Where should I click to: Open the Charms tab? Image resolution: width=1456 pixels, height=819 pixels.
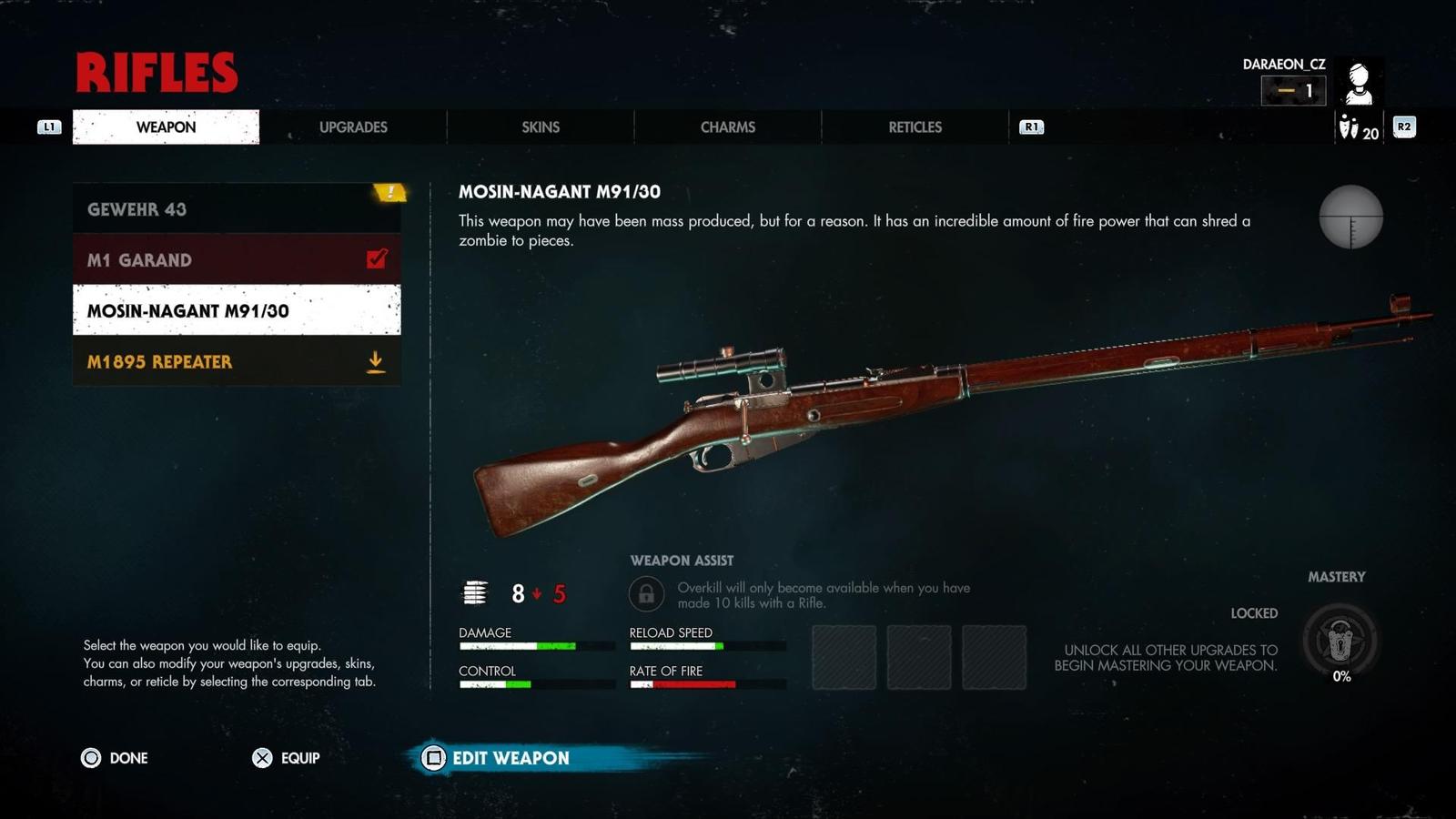[x=728, y=127]
